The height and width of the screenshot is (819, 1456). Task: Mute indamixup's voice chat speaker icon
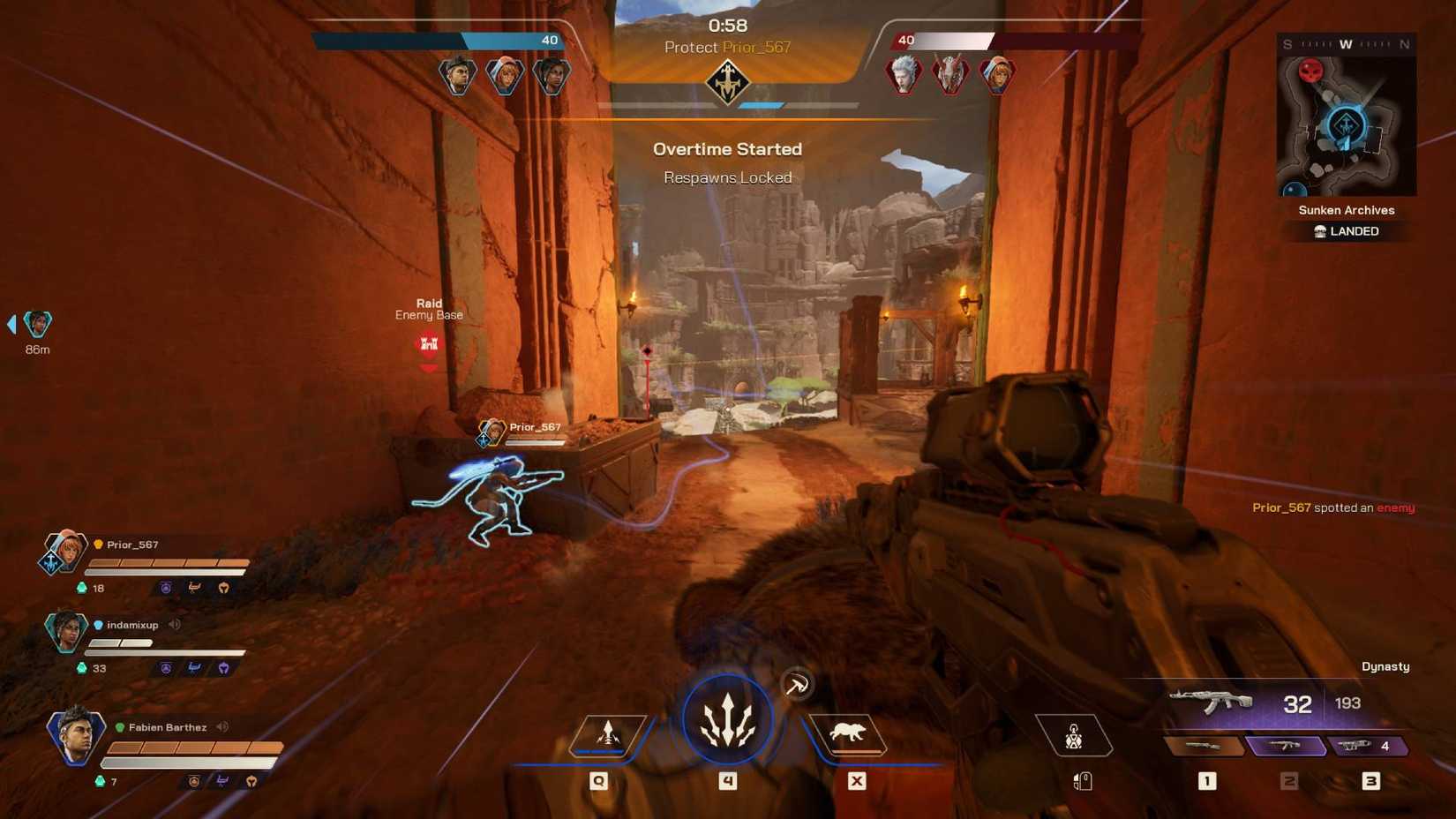pos(173,625)
